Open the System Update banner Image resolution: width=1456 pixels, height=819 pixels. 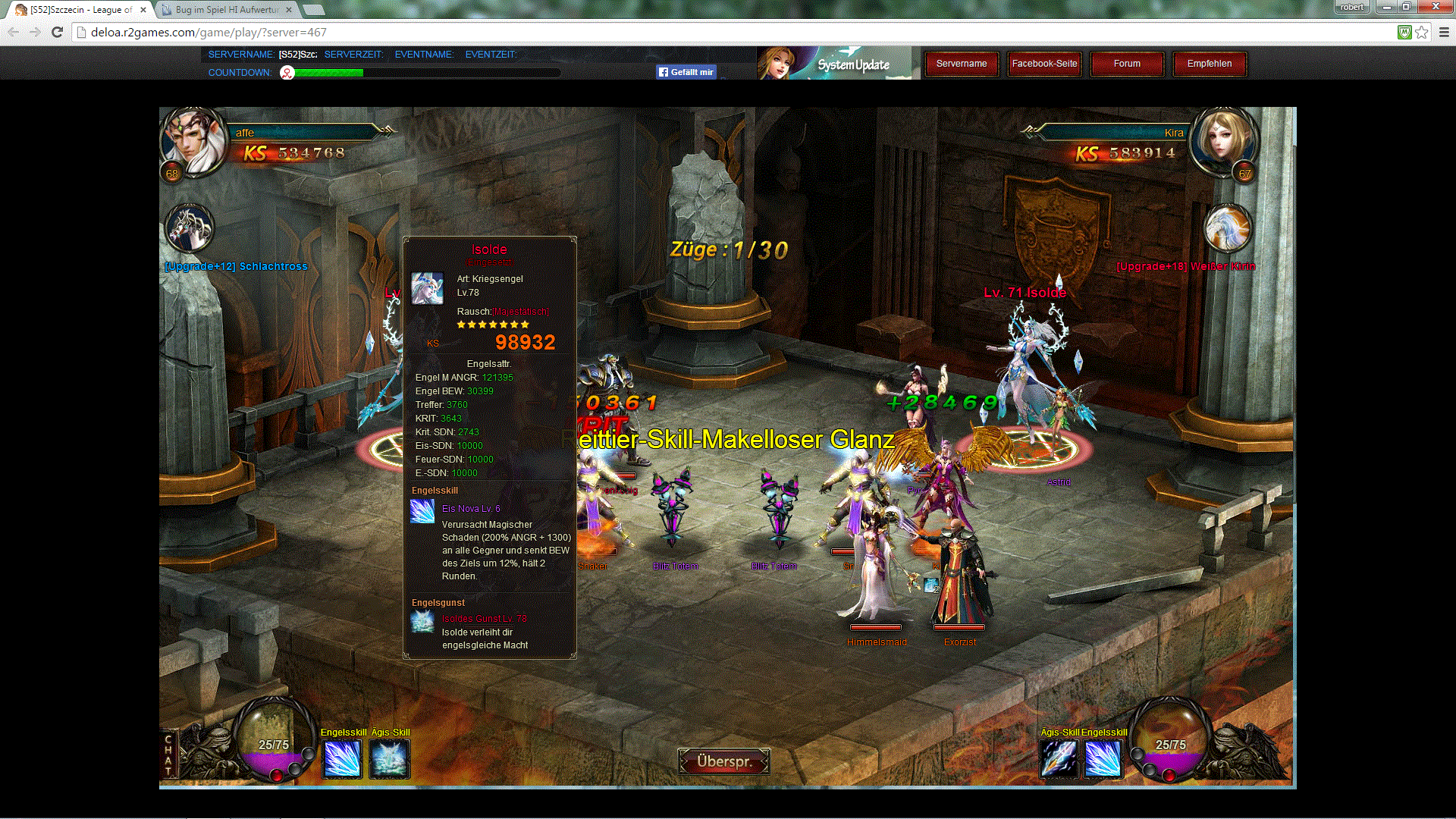[834, 64]
